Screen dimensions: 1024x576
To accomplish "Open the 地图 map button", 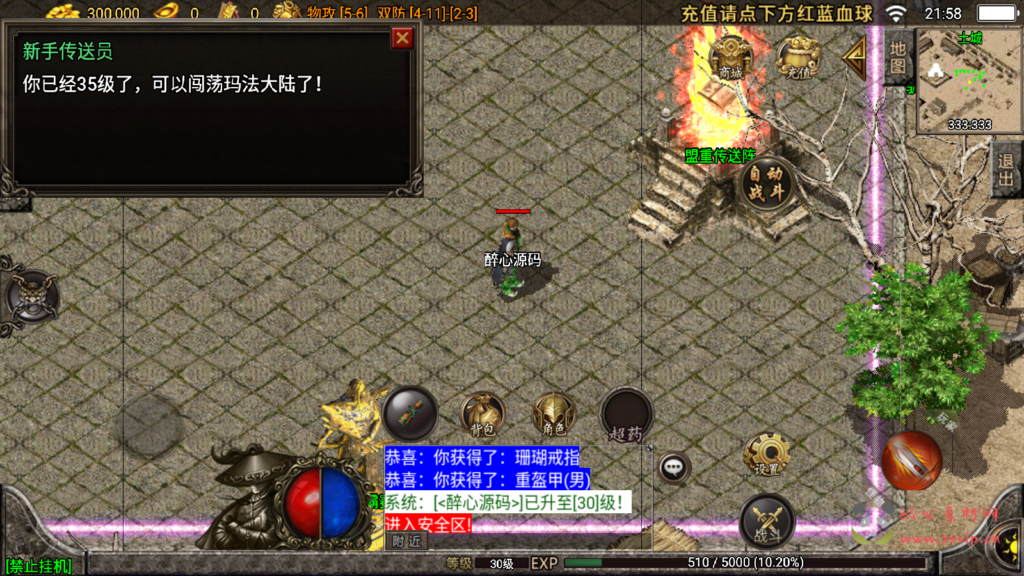I will (x=897, y=56).
